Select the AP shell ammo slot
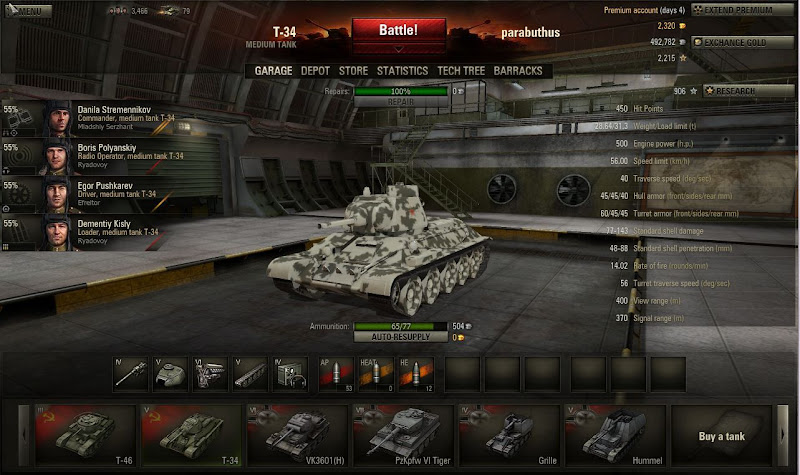The width and height of the screenshot is (800, 475). (x=334, y=376)
